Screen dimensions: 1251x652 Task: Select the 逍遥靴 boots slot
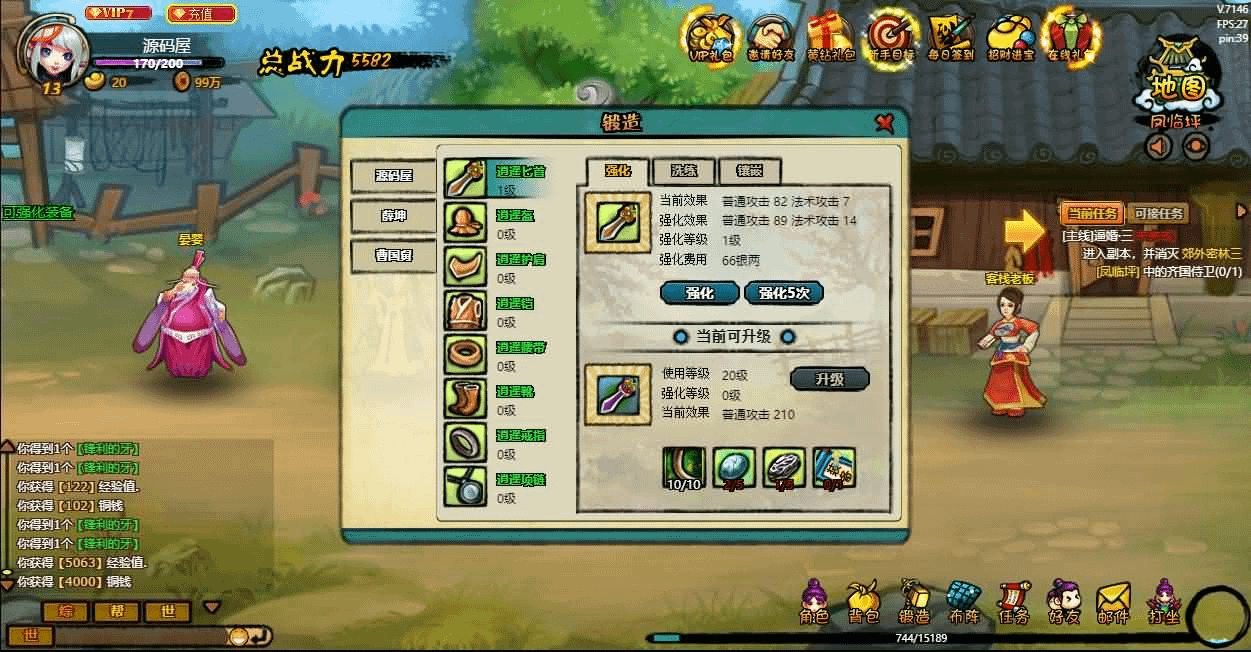466,398
